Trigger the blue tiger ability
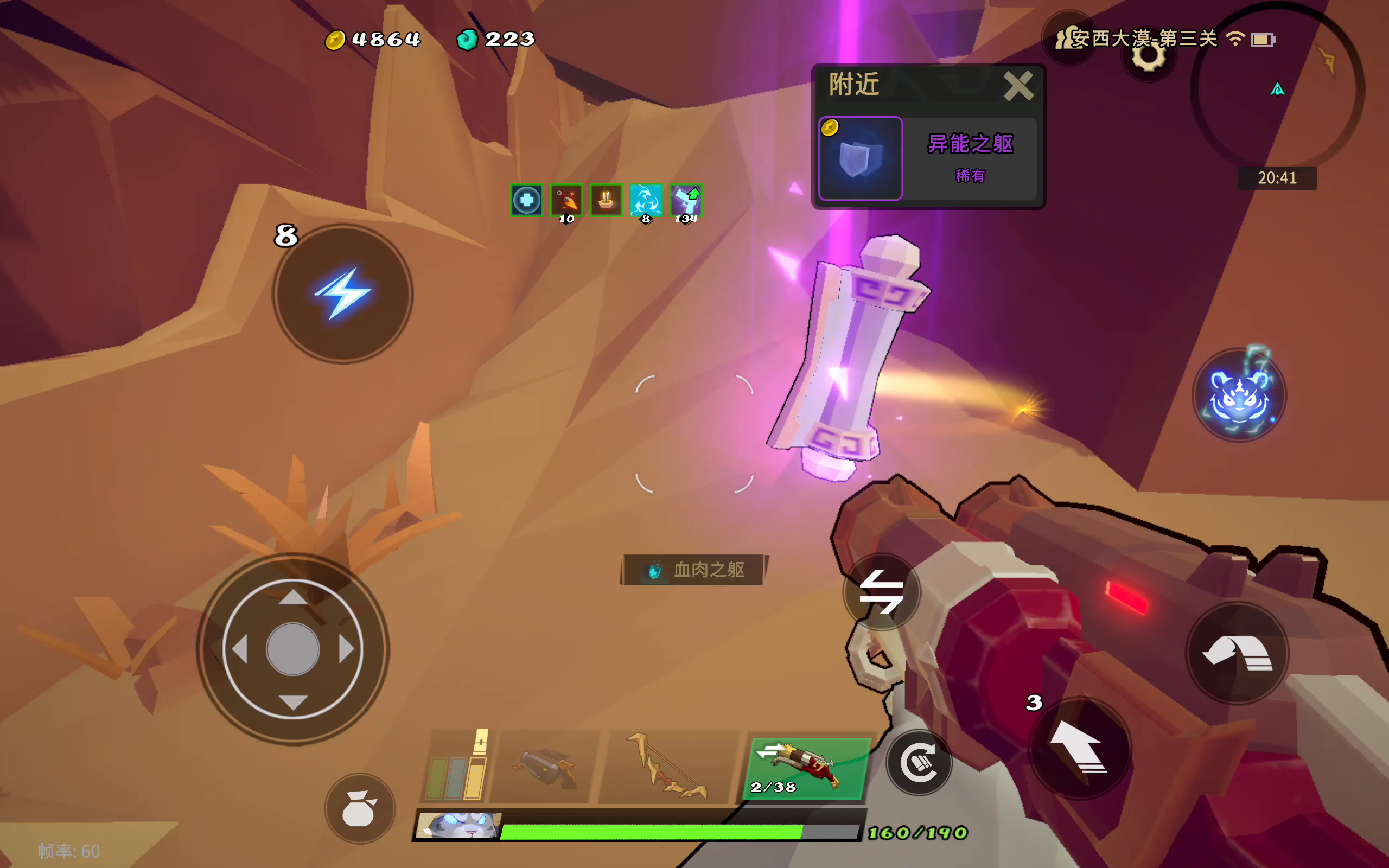Viewport: 1389px width, 868px height. click(1239, 396)
